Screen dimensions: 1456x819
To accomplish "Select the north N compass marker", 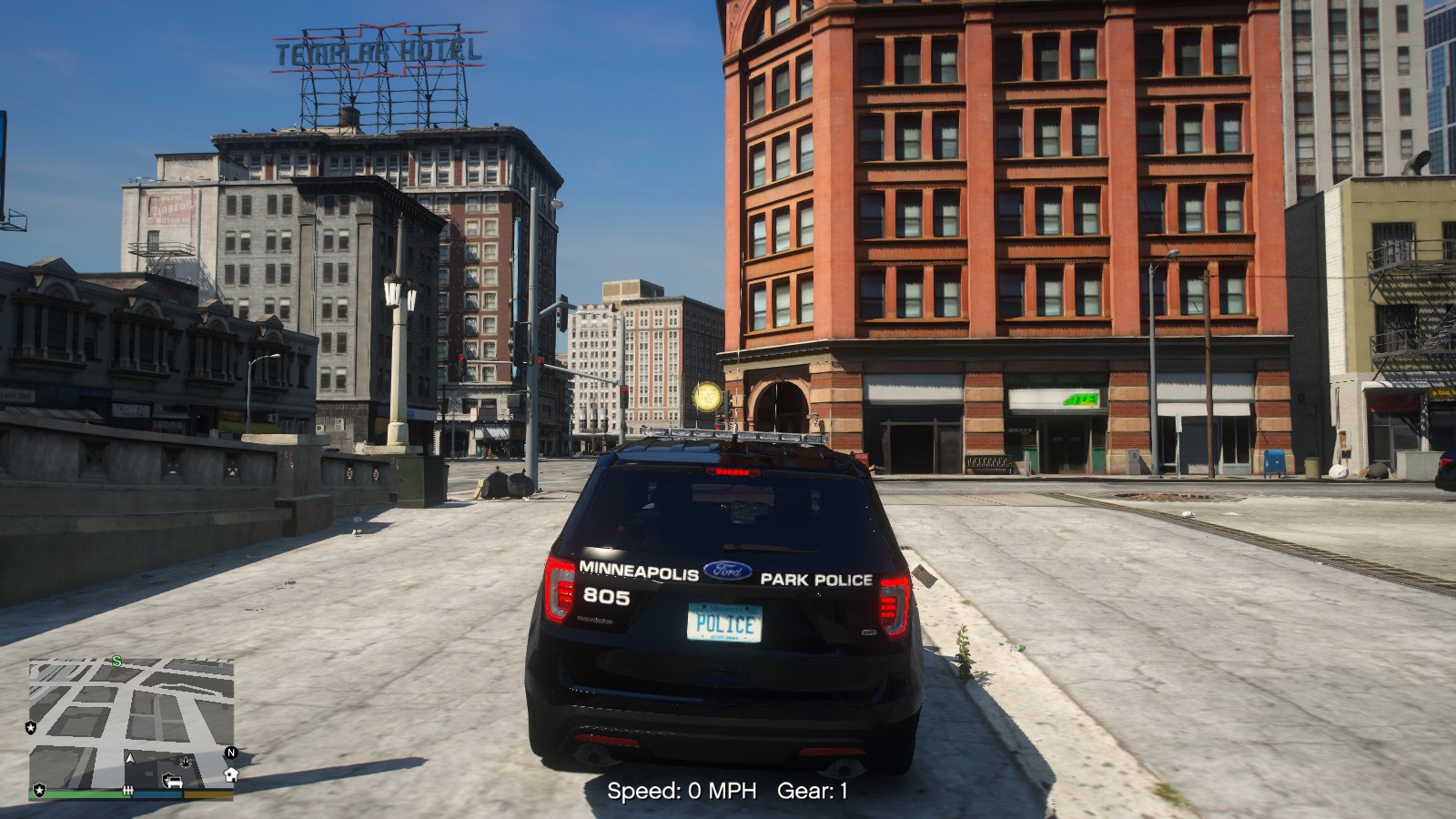I will [x=231, y=753].
